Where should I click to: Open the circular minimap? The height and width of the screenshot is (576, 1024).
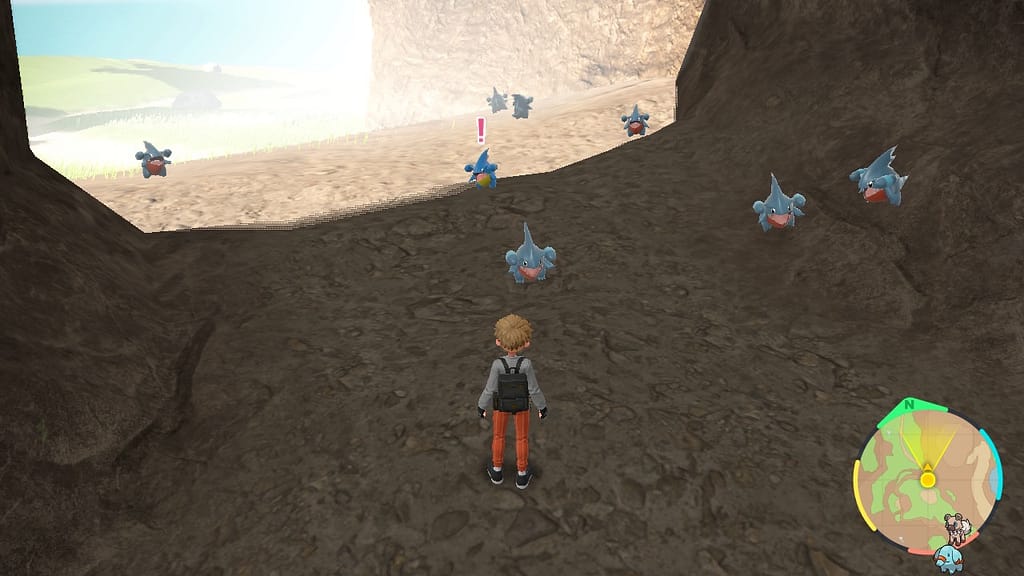[x=926, y=480]
